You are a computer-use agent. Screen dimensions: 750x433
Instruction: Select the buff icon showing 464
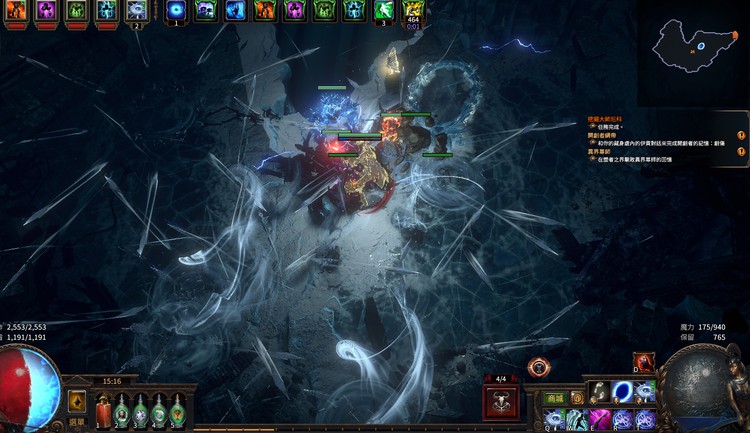tap(412, 11)
